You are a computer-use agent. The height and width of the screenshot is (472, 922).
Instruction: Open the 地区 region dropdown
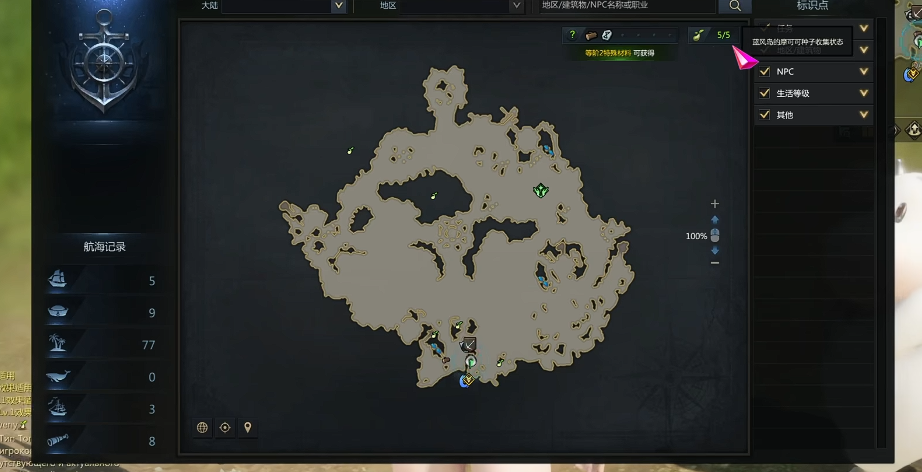440,6
